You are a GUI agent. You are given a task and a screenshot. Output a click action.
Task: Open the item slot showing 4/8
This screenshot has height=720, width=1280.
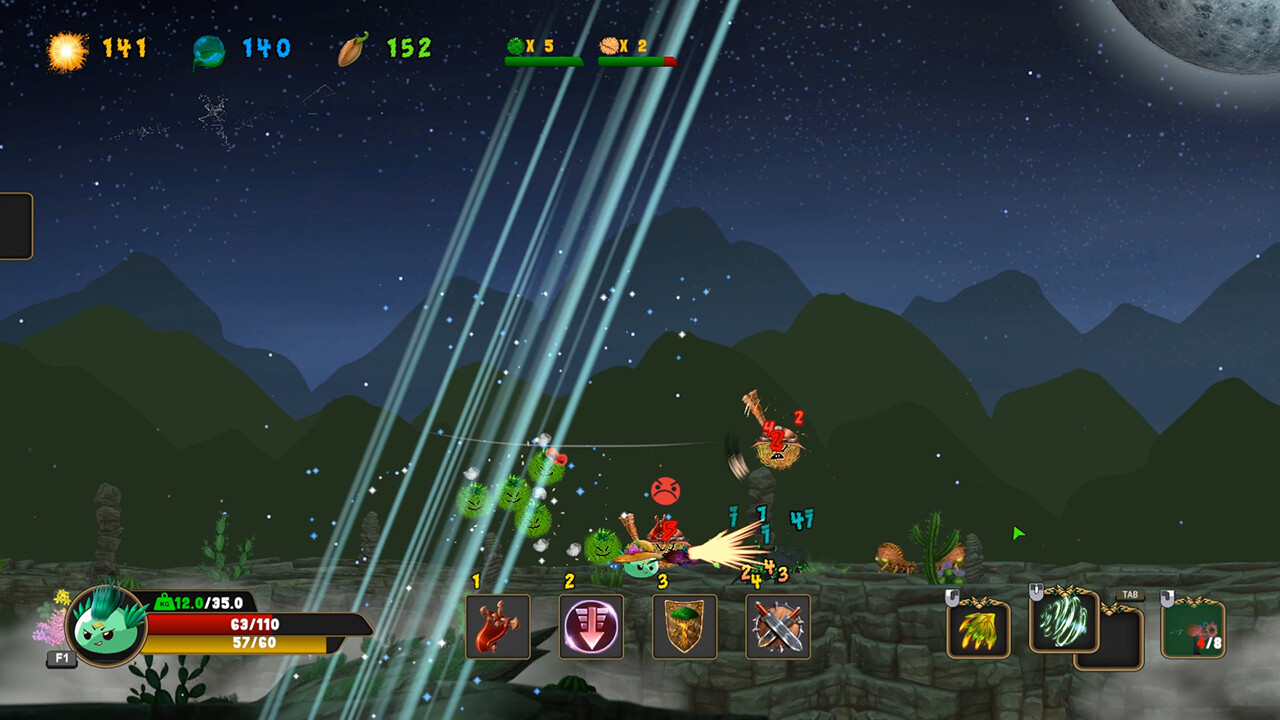click(1193, 628)
